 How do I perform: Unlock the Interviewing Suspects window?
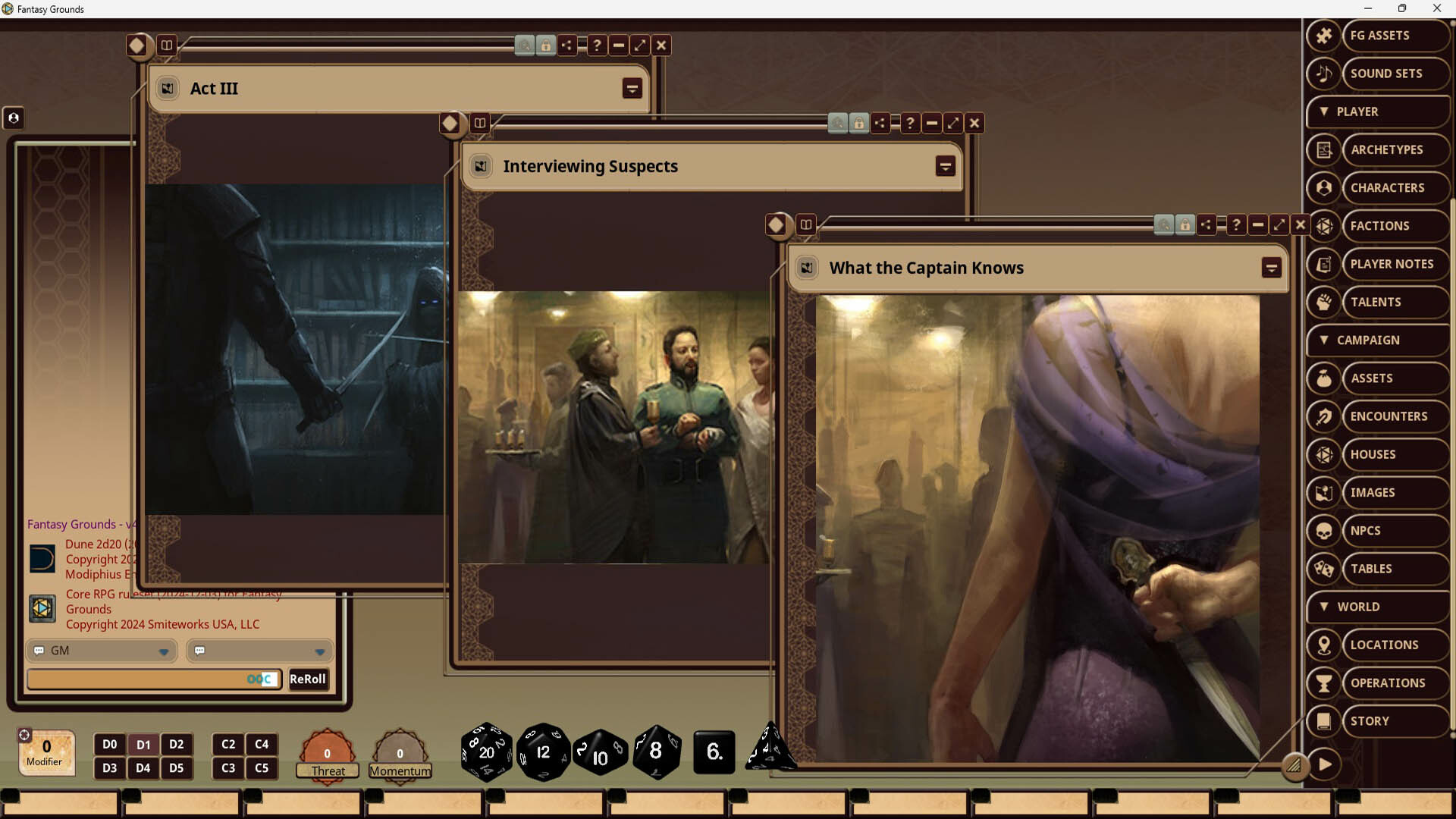[x=858, y=122]
